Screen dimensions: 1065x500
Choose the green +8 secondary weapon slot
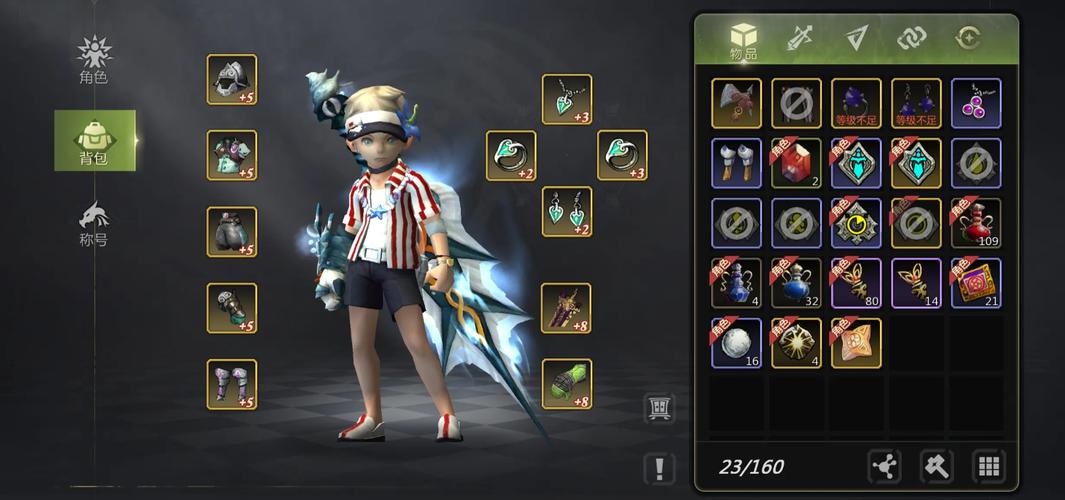(567, 384)
